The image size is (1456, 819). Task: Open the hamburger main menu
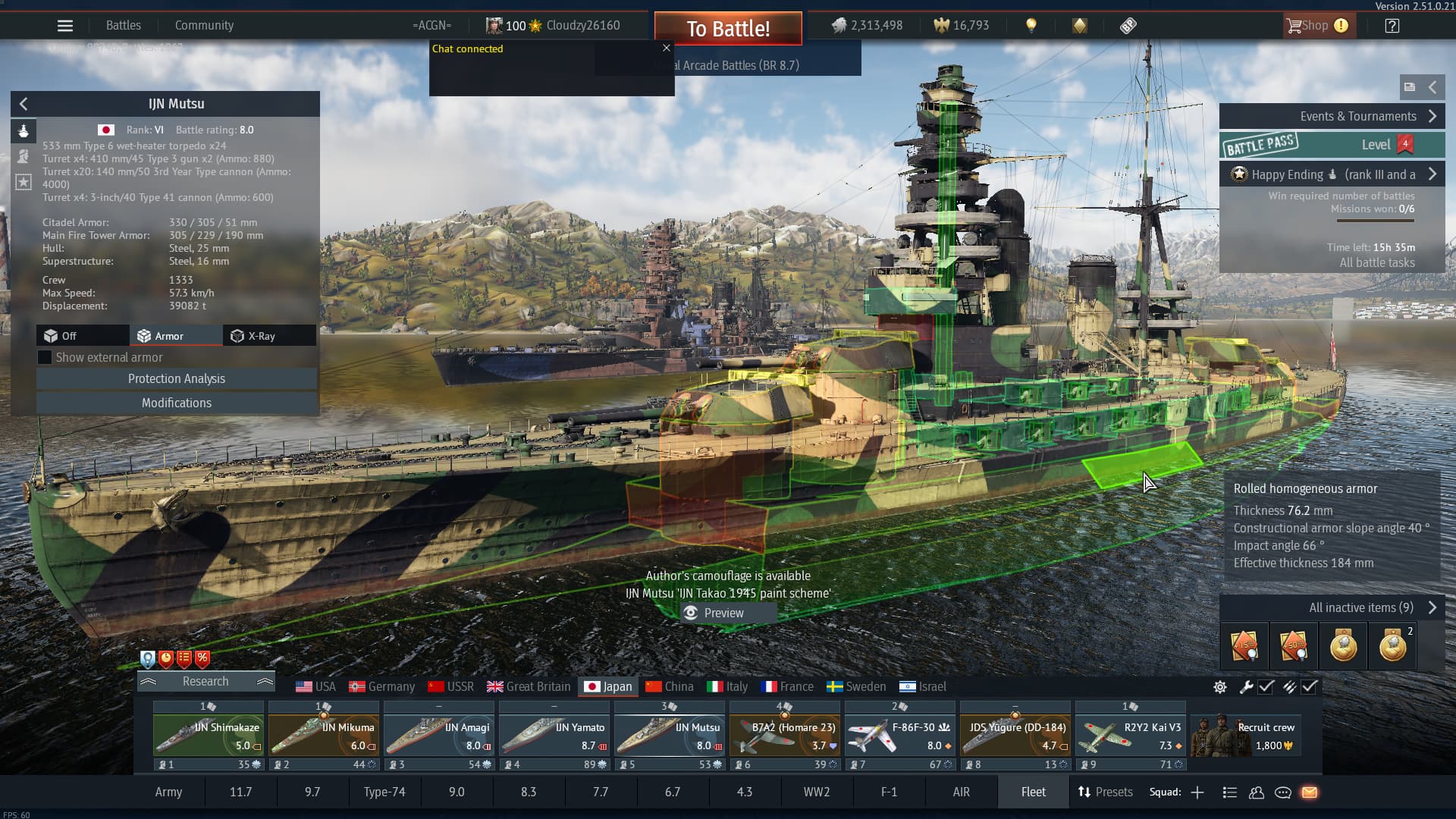(65, 26)
